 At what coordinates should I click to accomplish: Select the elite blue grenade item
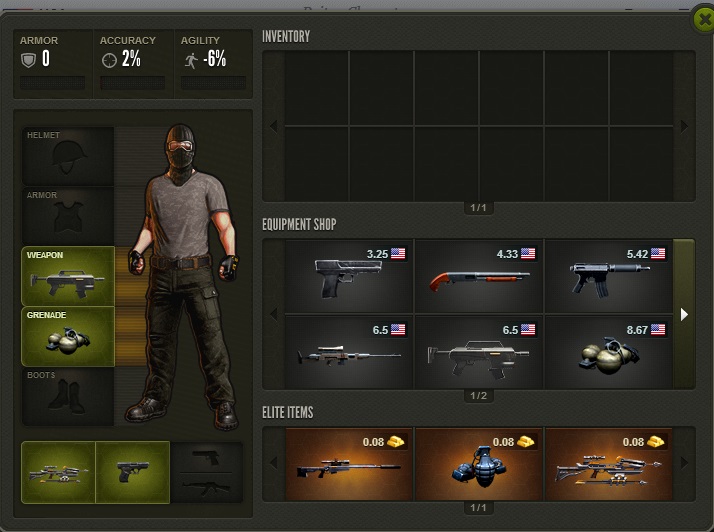pyautogui.click(x=478, y=464)
